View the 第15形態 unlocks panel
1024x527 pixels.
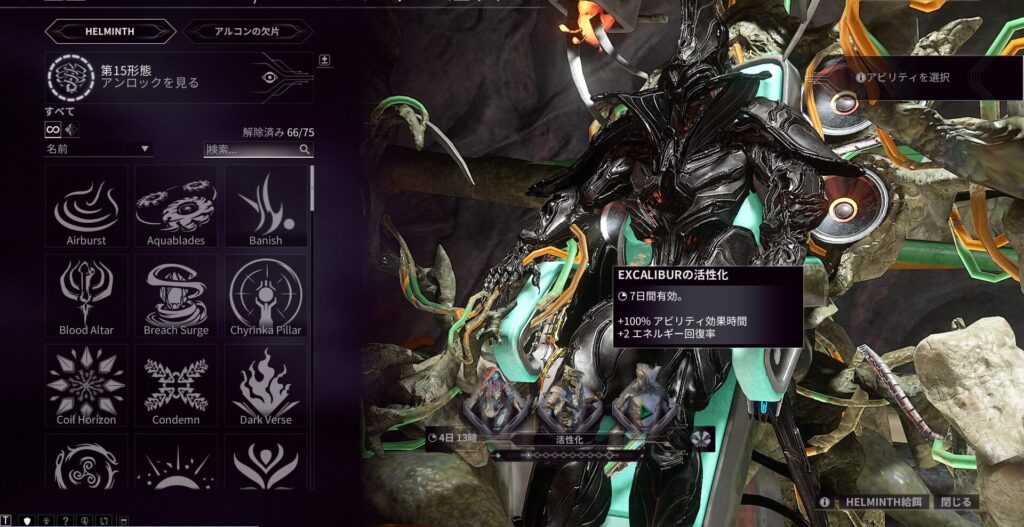tap(178, 77)
